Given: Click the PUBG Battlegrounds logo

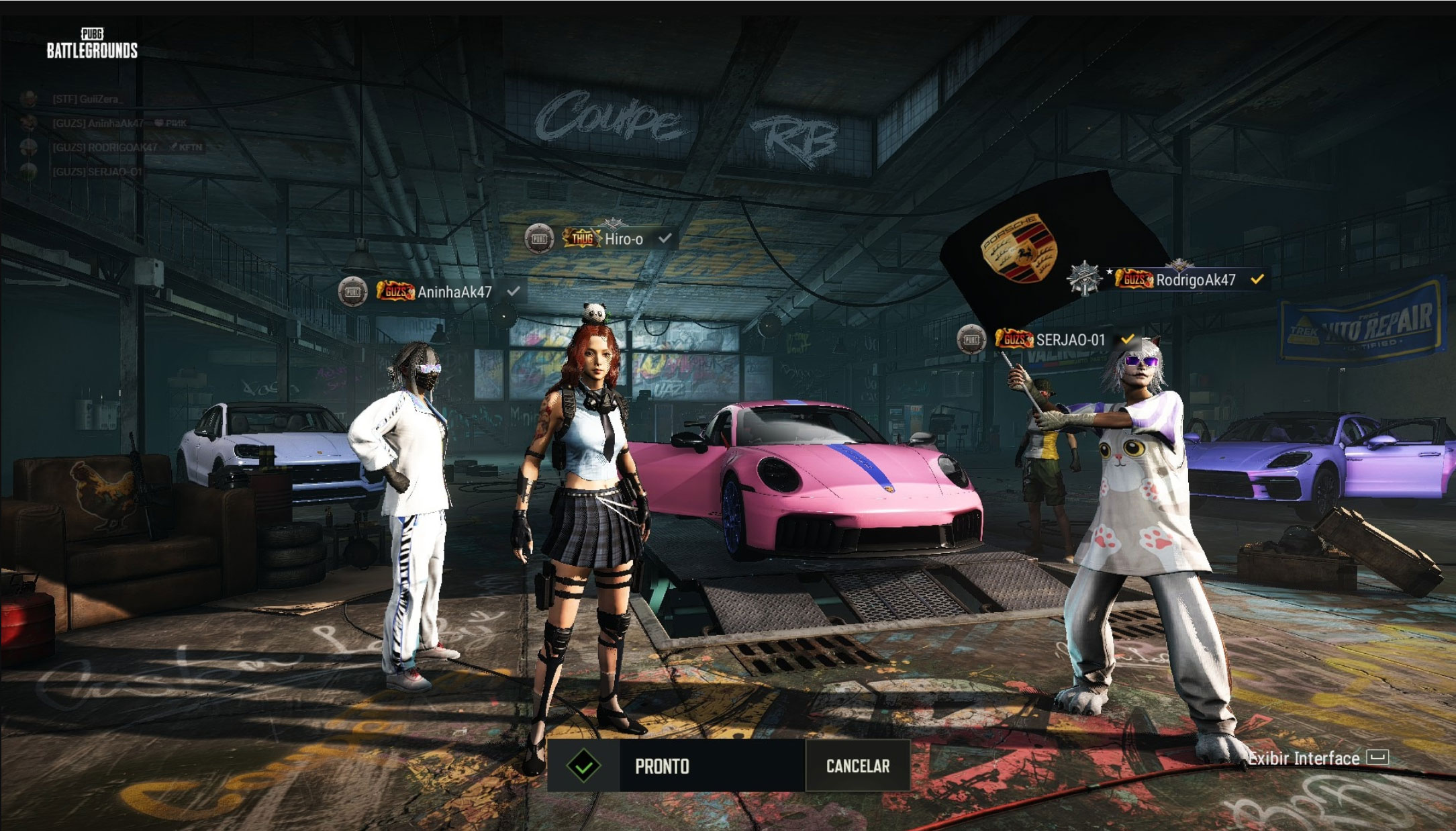Looking at the screenshot, I should [92, 44].
